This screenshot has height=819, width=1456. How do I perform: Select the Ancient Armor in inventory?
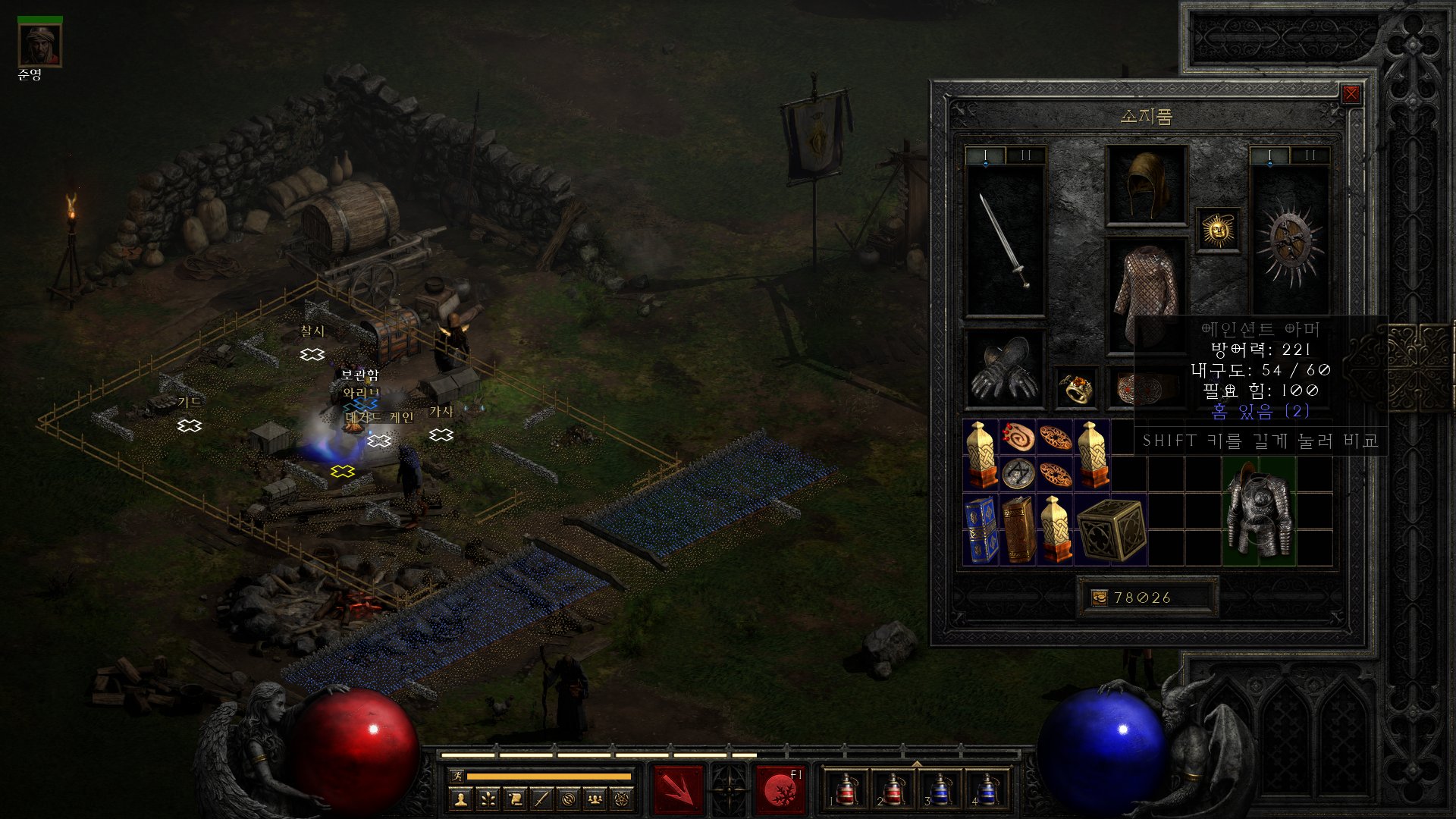tap(1259, 511)
